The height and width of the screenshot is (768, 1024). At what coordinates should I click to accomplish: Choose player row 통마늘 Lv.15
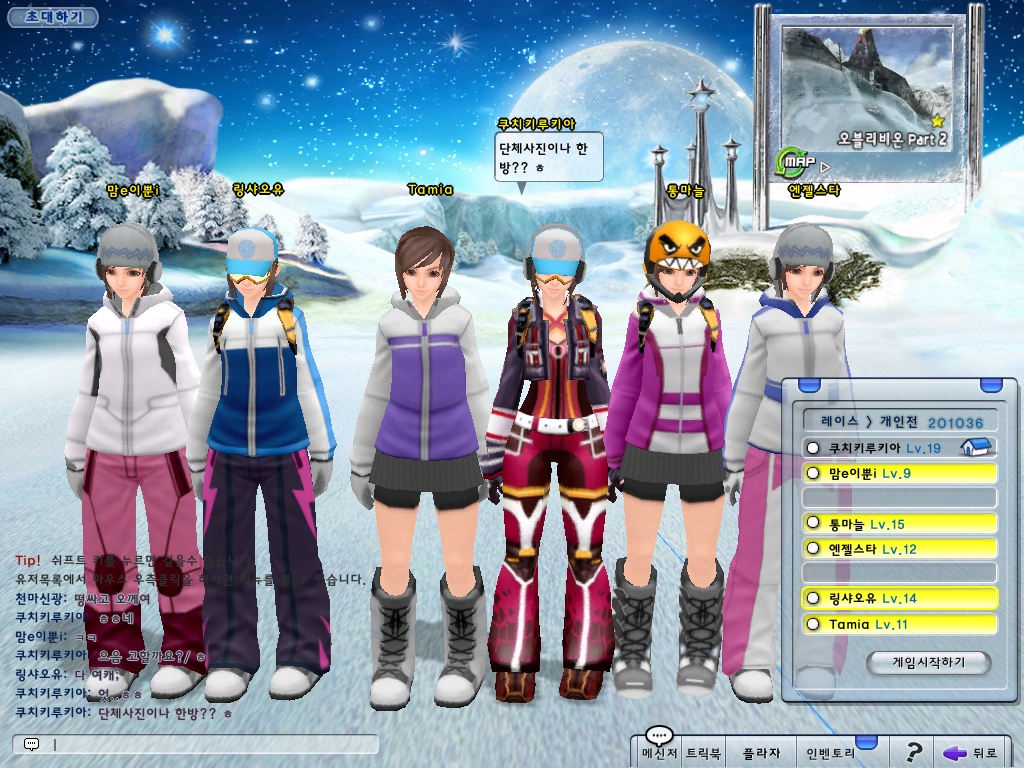898,524
